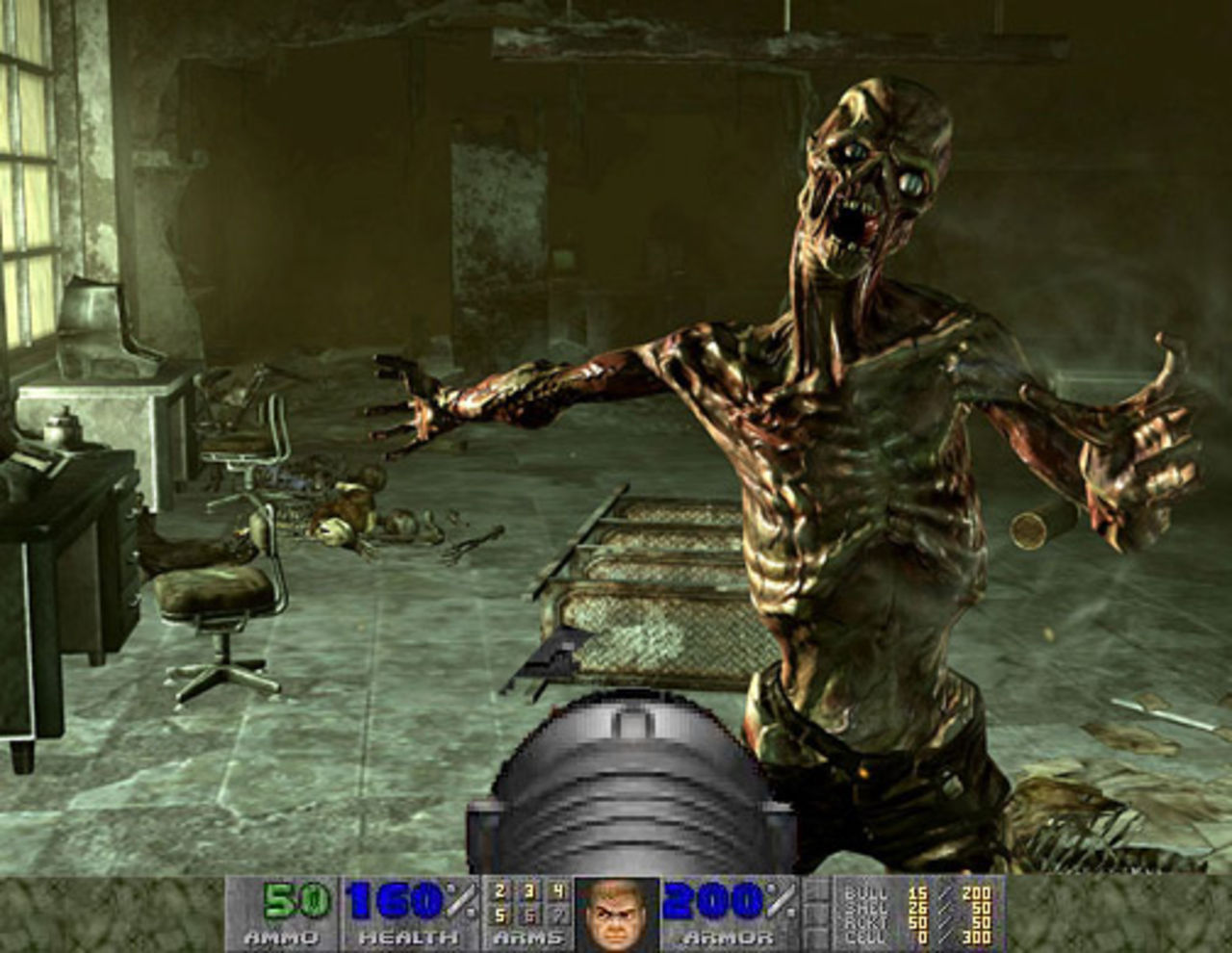Click the shotgun barrel in the center view
Viewport: 1232px width, 953px height.
[x=626, y=780]
